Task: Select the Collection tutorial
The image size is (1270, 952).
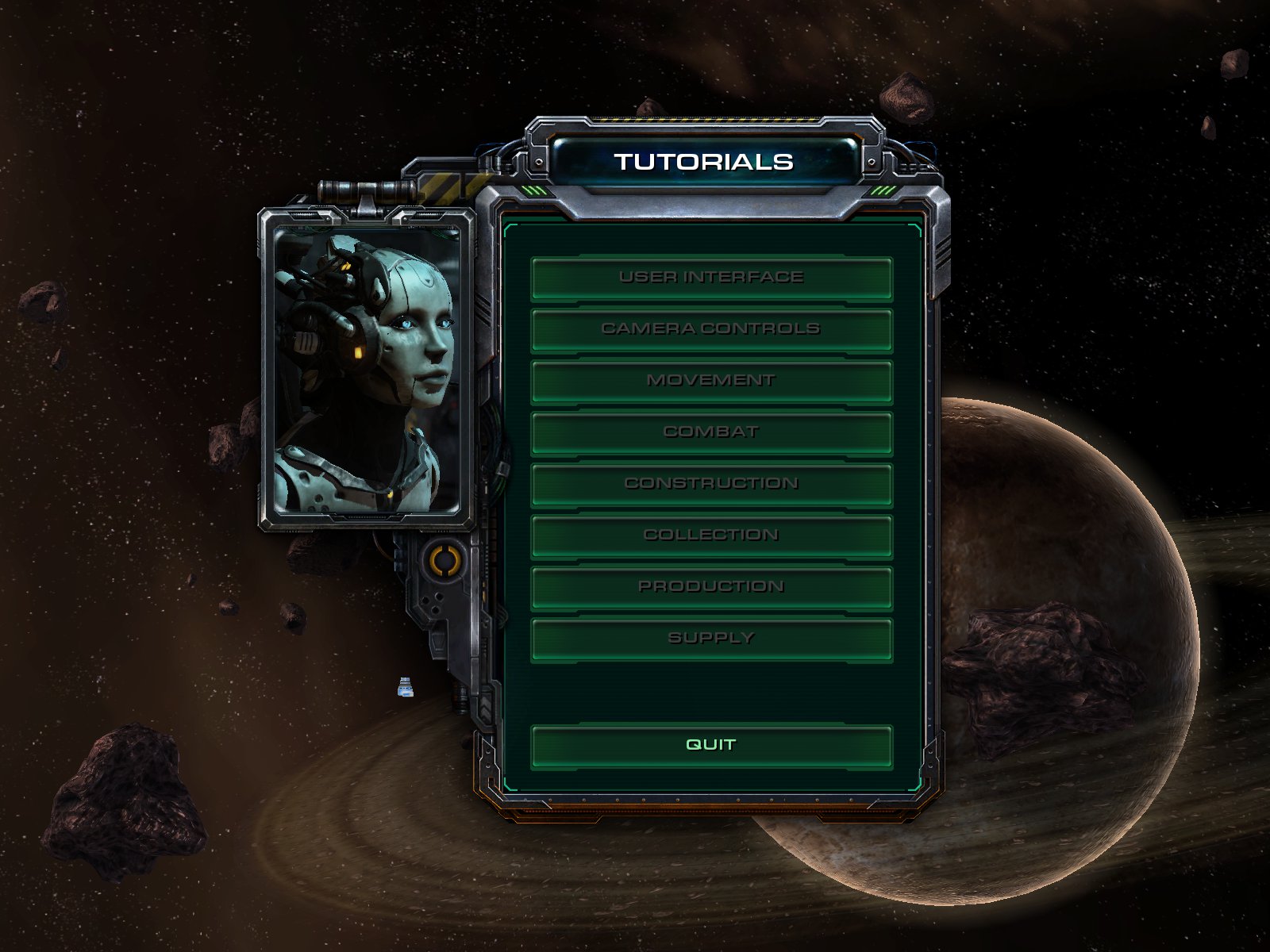Action: point(711,535)
